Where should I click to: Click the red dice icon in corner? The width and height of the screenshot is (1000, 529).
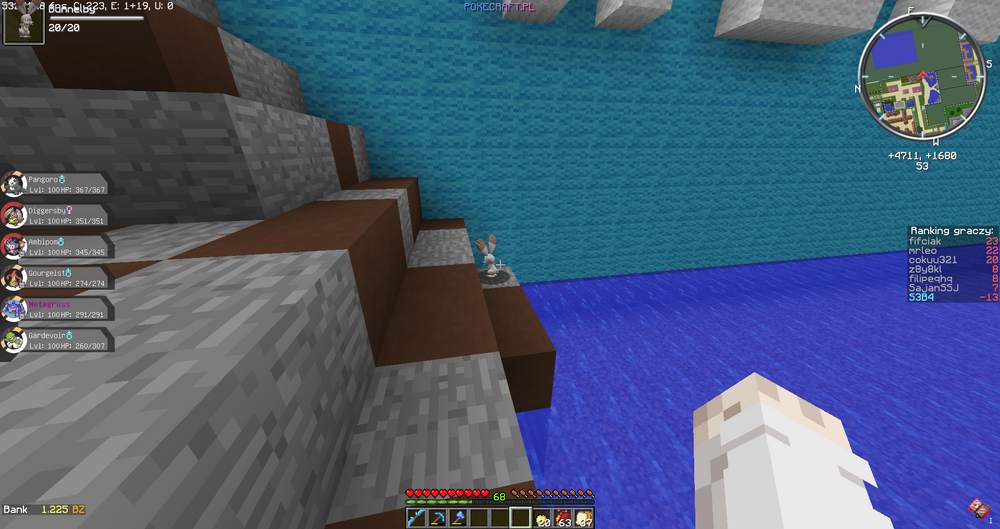point(977,507)
